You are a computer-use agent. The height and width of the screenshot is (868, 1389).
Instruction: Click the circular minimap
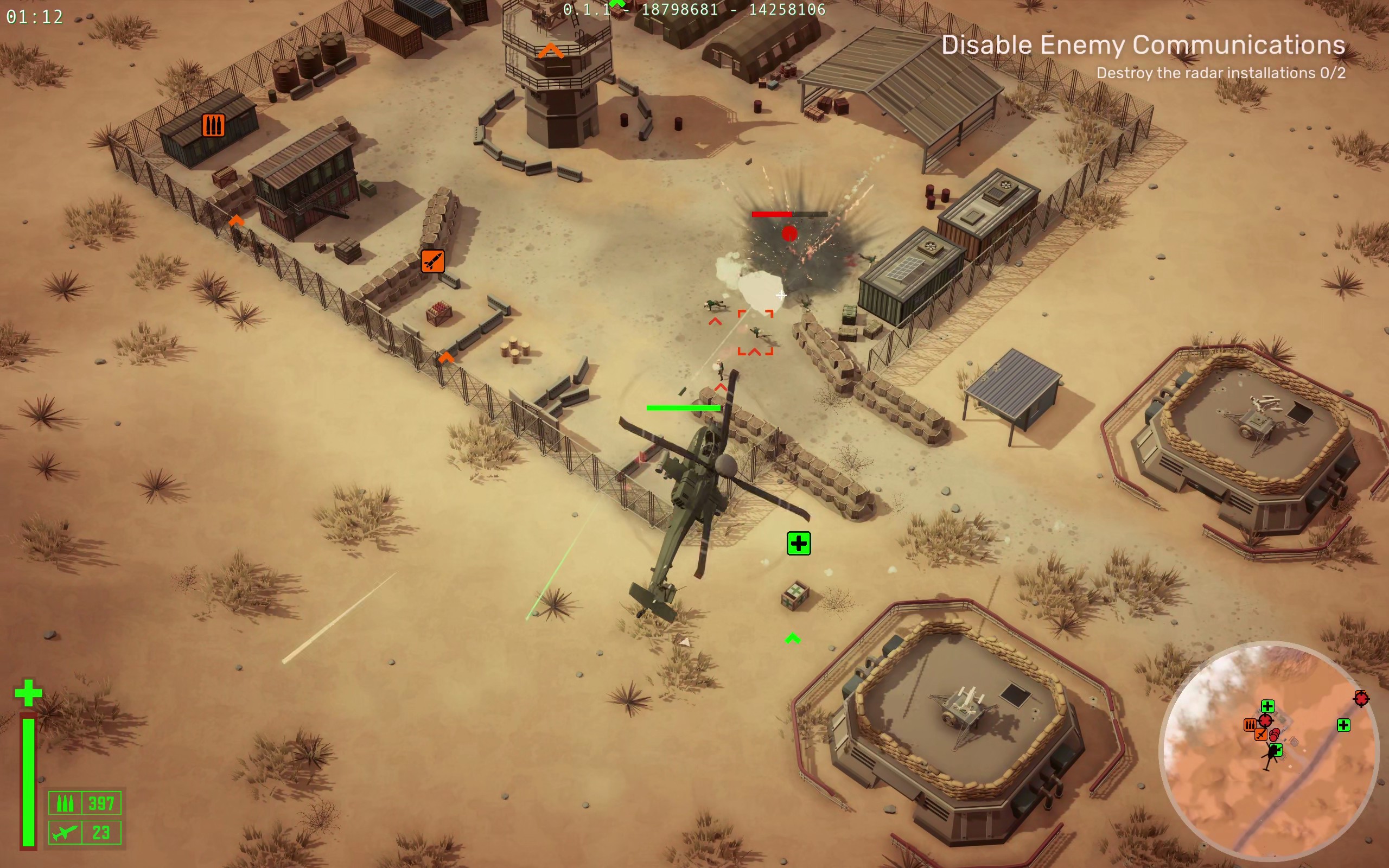click(1269, 751)
